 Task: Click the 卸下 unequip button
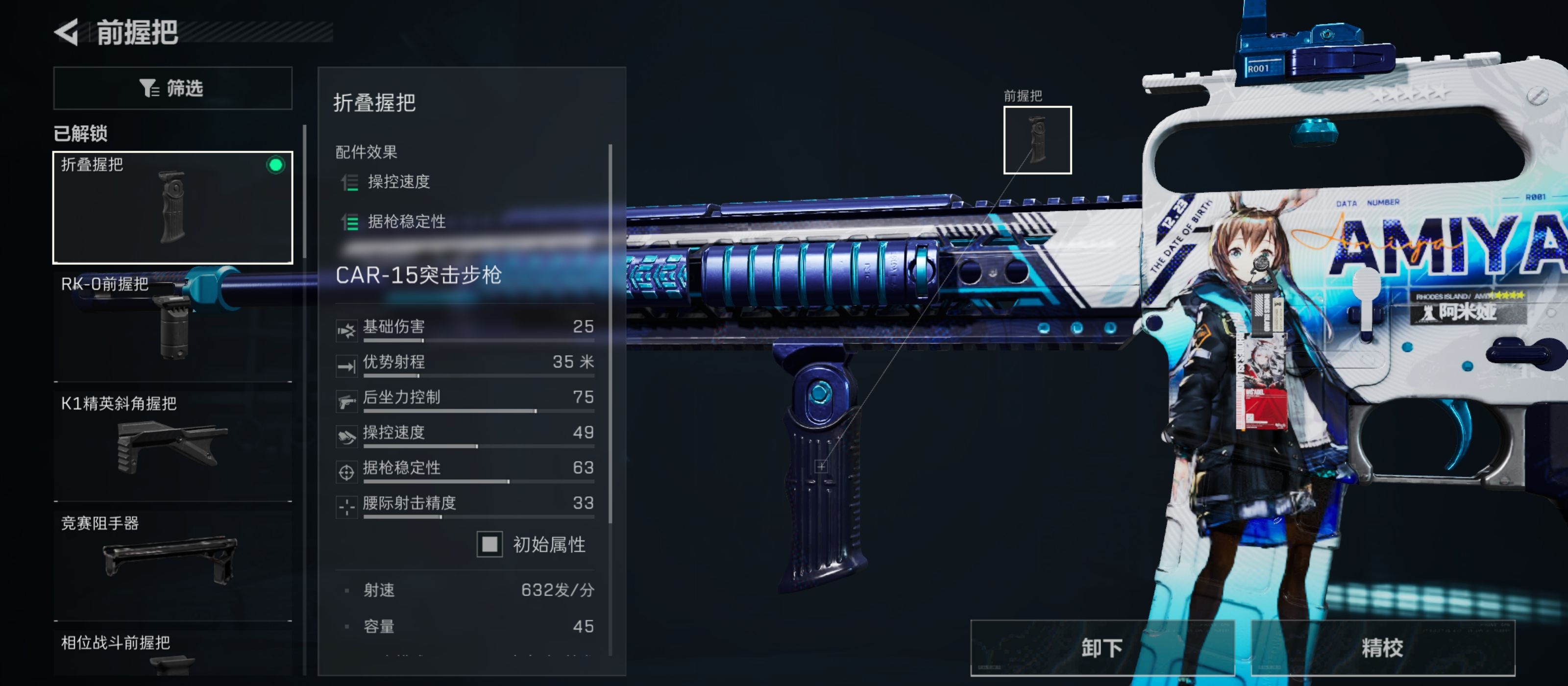click(1101, 648)
